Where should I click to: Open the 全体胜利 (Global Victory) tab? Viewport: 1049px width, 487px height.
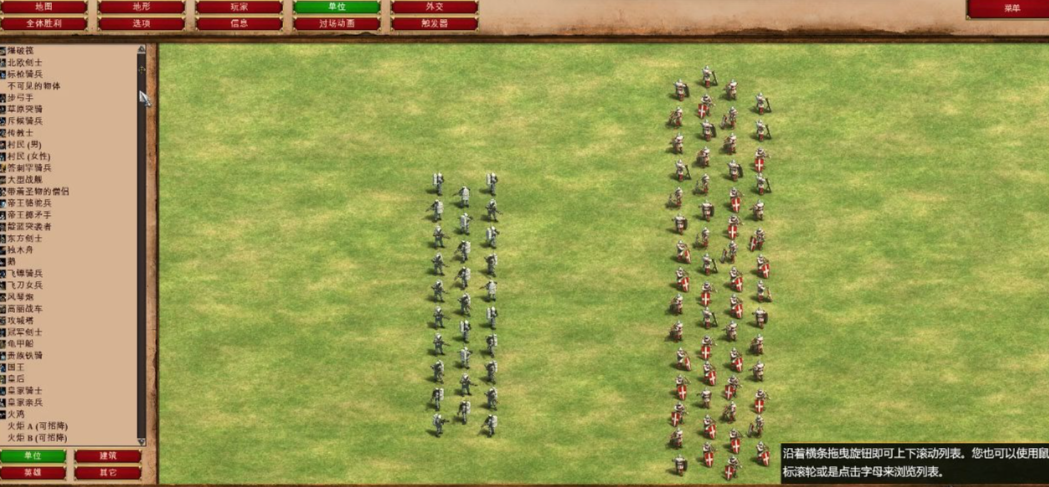[x=43, y=23]
